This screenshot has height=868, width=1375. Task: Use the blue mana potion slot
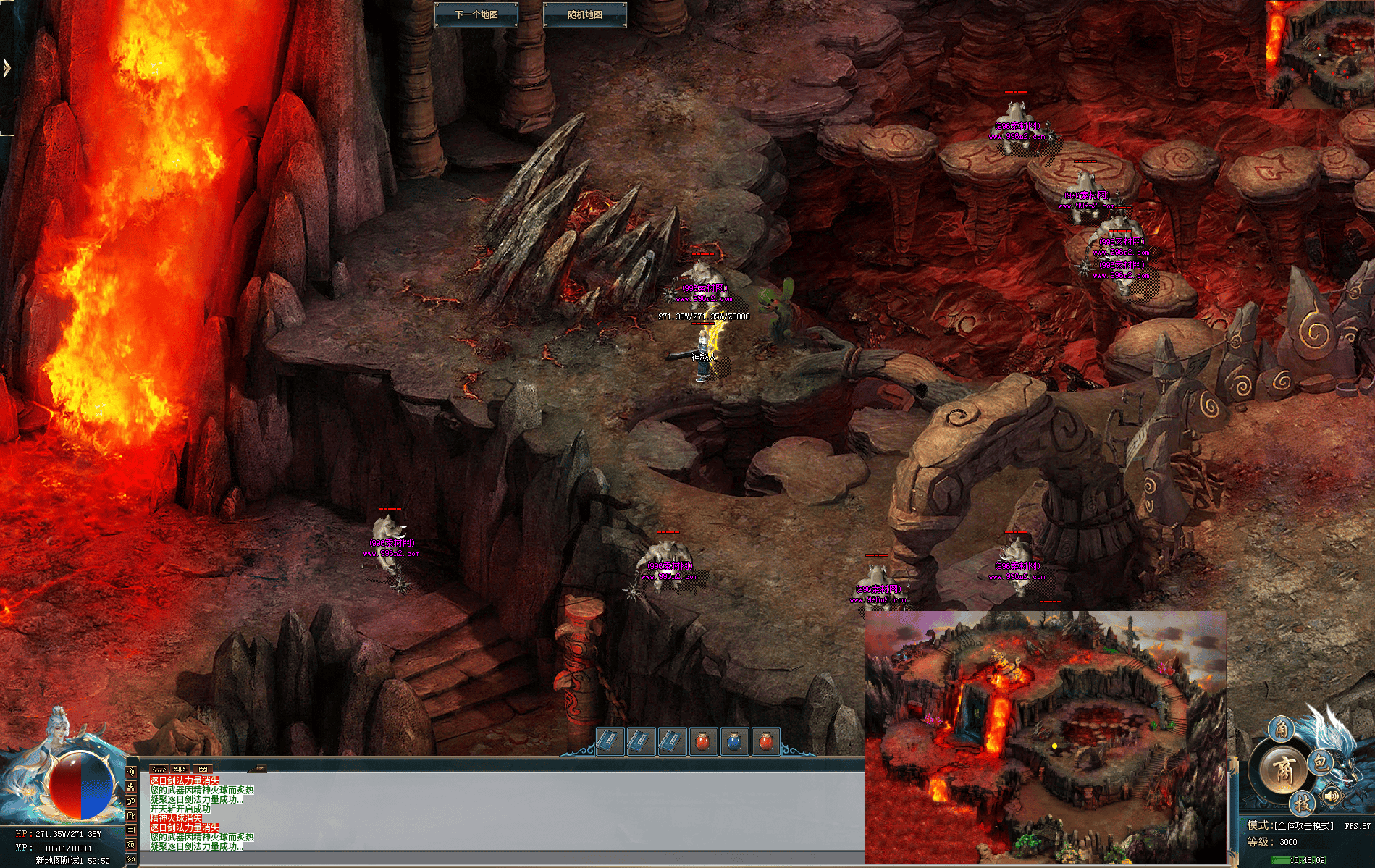pyautogui.click(x=734, y=741)
